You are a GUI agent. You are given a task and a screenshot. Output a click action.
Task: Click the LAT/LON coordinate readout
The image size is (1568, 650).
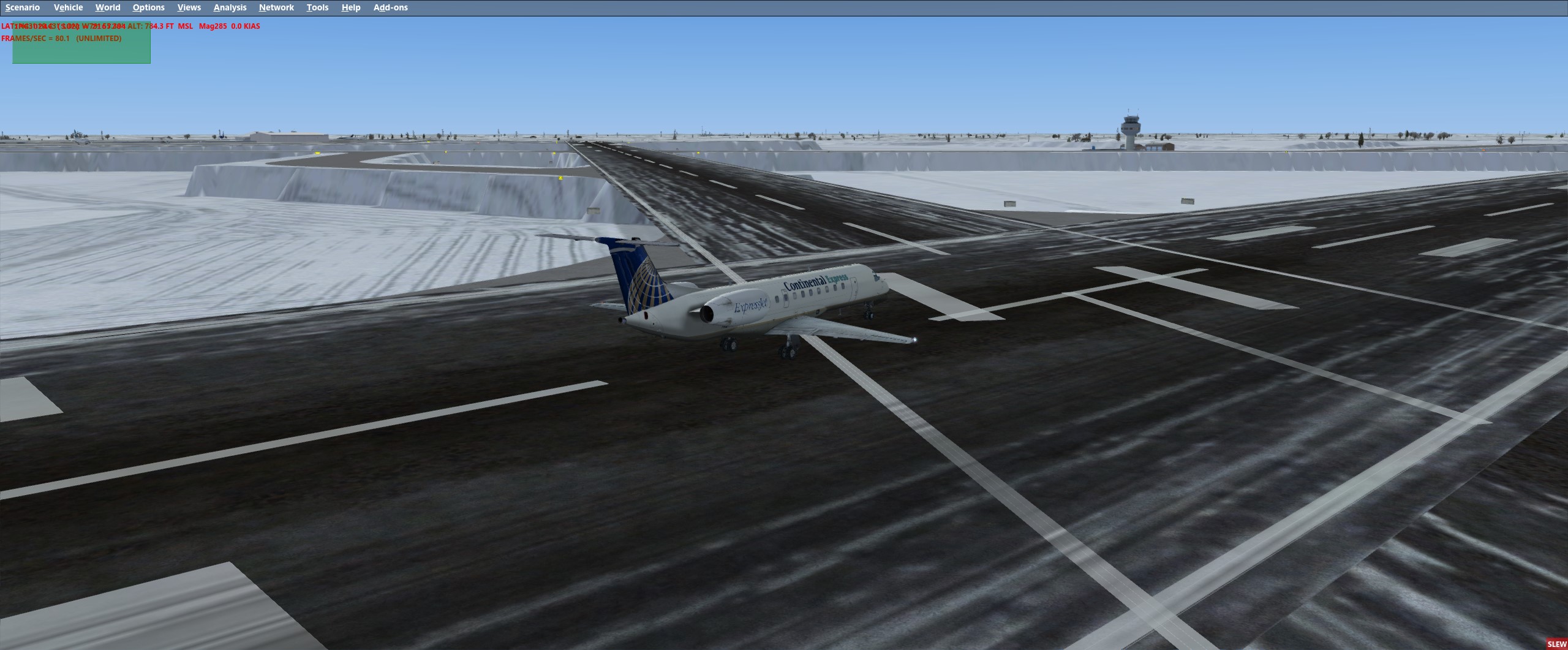61,26
